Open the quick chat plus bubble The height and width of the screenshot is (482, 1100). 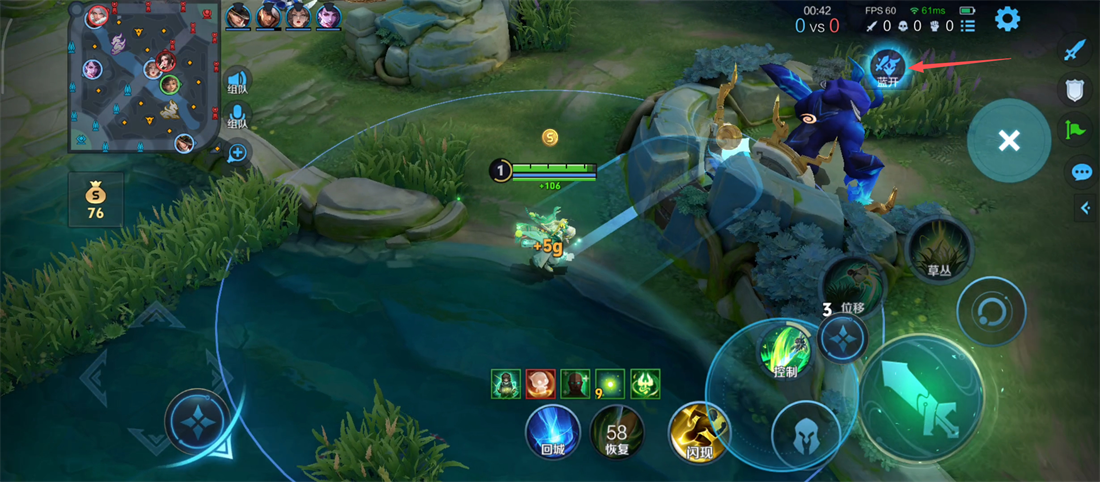pos(237,153)
